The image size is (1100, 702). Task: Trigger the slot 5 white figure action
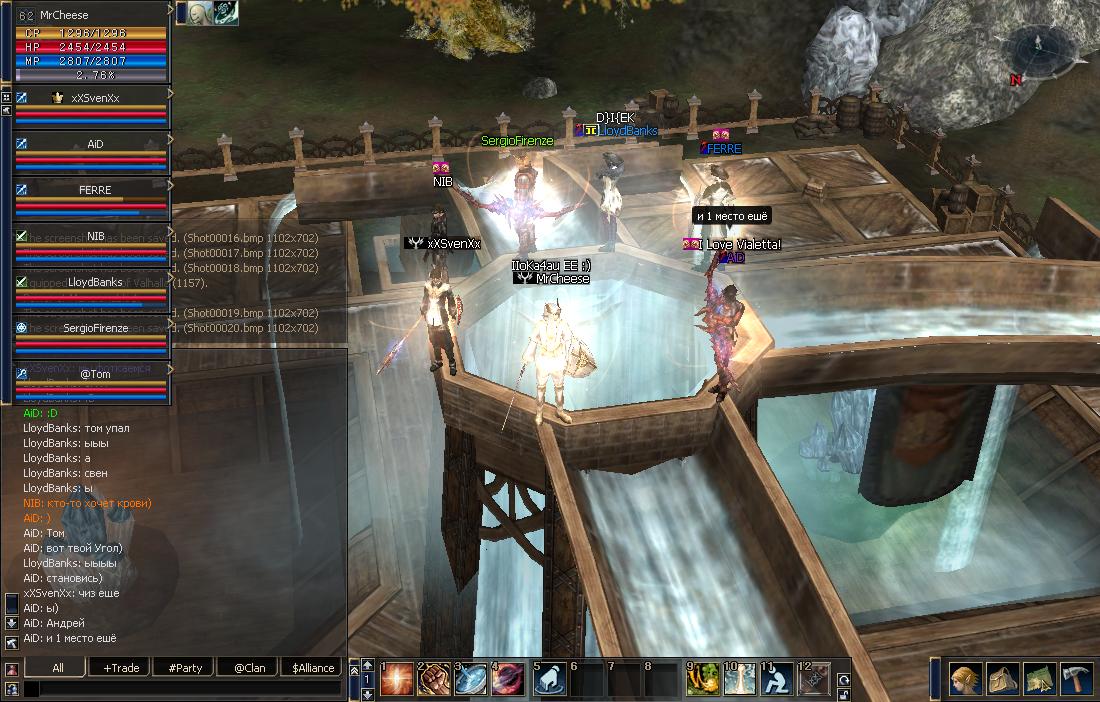click(549, 679)
